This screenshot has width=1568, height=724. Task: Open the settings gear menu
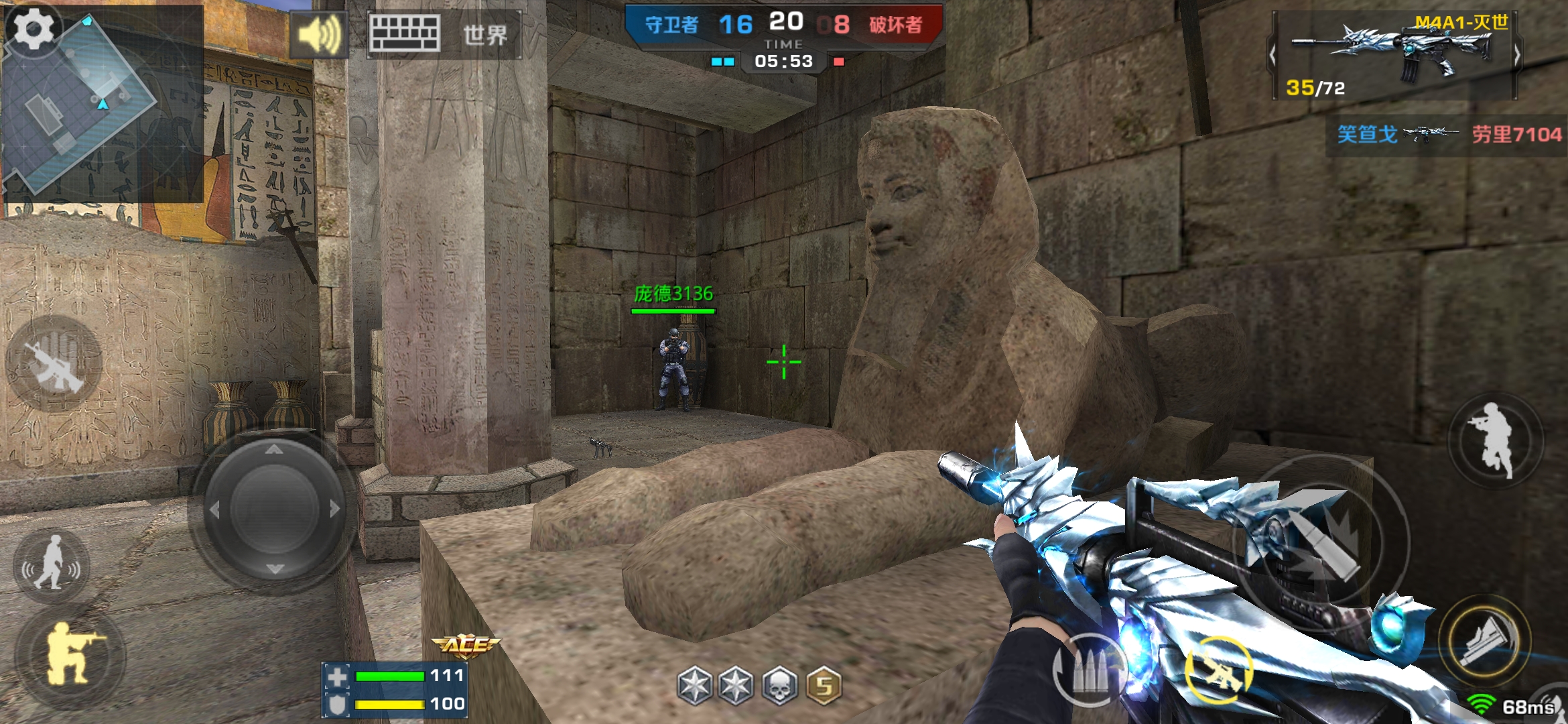pyautogui.click(x=34, y=28)
